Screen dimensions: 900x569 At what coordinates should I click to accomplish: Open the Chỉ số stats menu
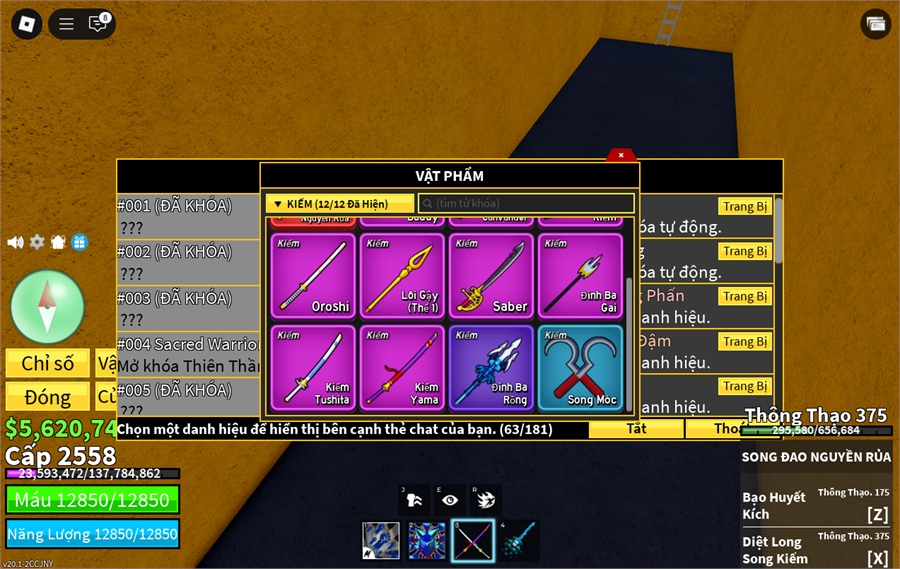coord(47,363)
